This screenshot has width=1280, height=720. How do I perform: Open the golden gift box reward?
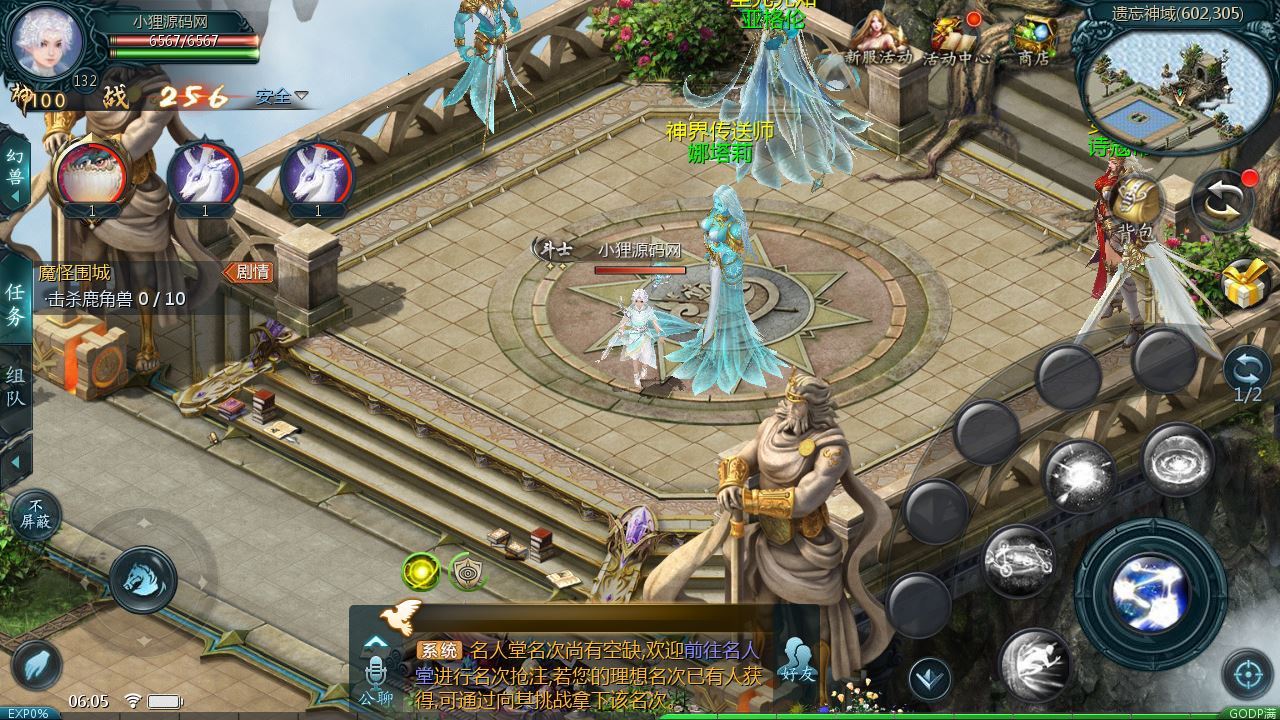[x=1246, y=283]
